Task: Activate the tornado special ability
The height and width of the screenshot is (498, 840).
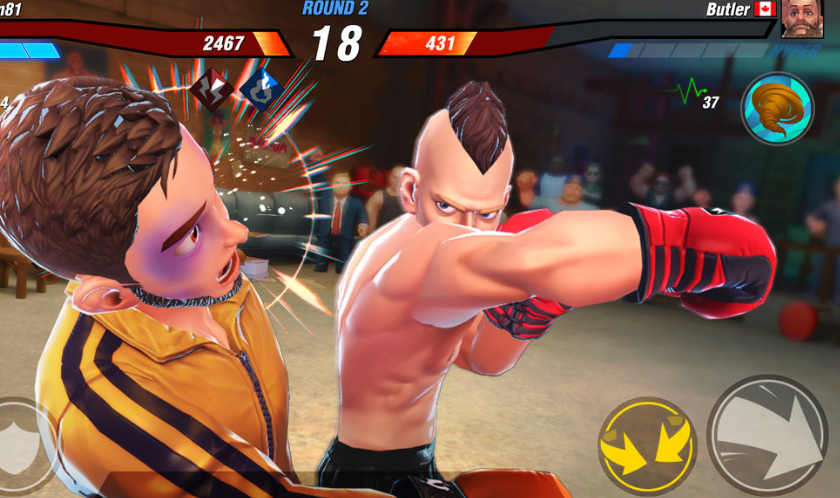Action: pyautogui.click(x=776, y=108)
